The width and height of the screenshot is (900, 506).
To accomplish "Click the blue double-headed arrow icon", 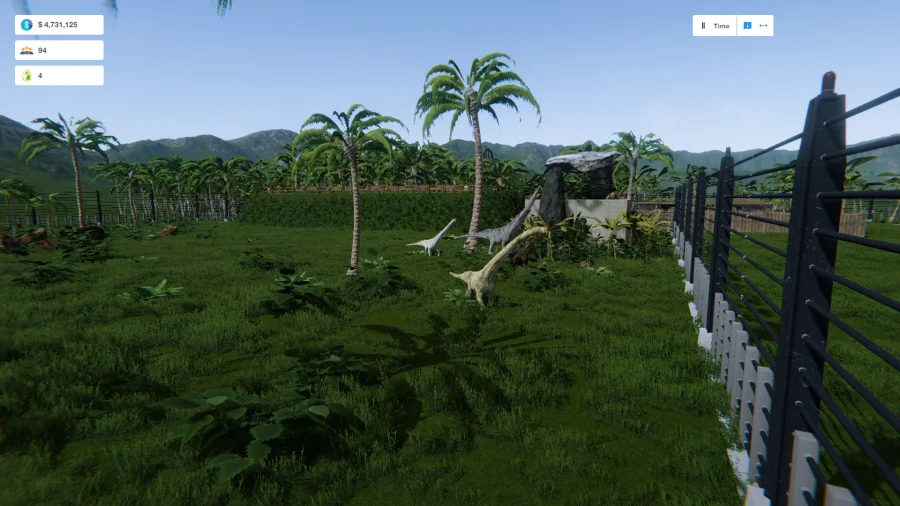I will pyautogui.click(x=764, y=26).
